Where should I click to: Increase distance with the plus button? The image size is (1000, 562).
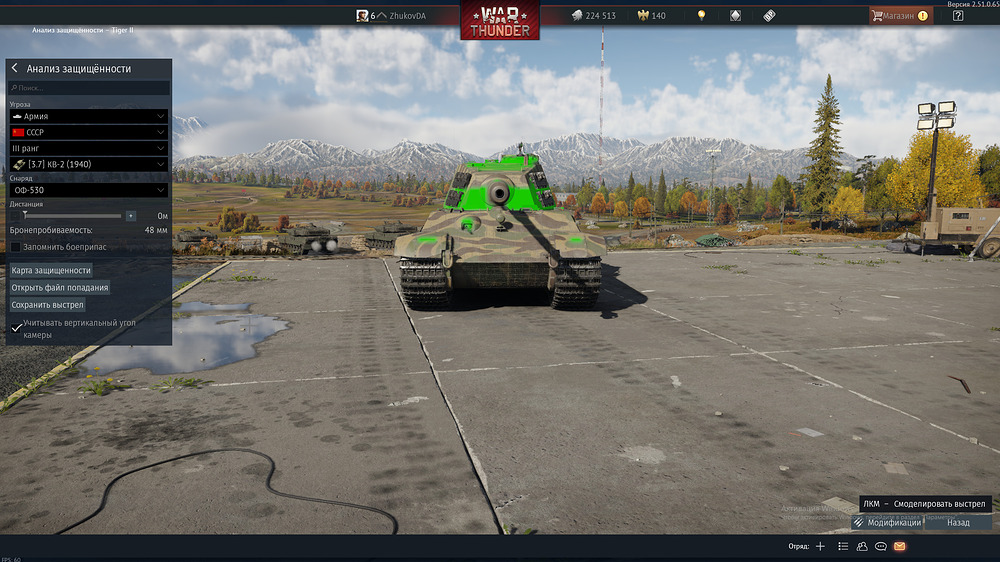[130, 216]
